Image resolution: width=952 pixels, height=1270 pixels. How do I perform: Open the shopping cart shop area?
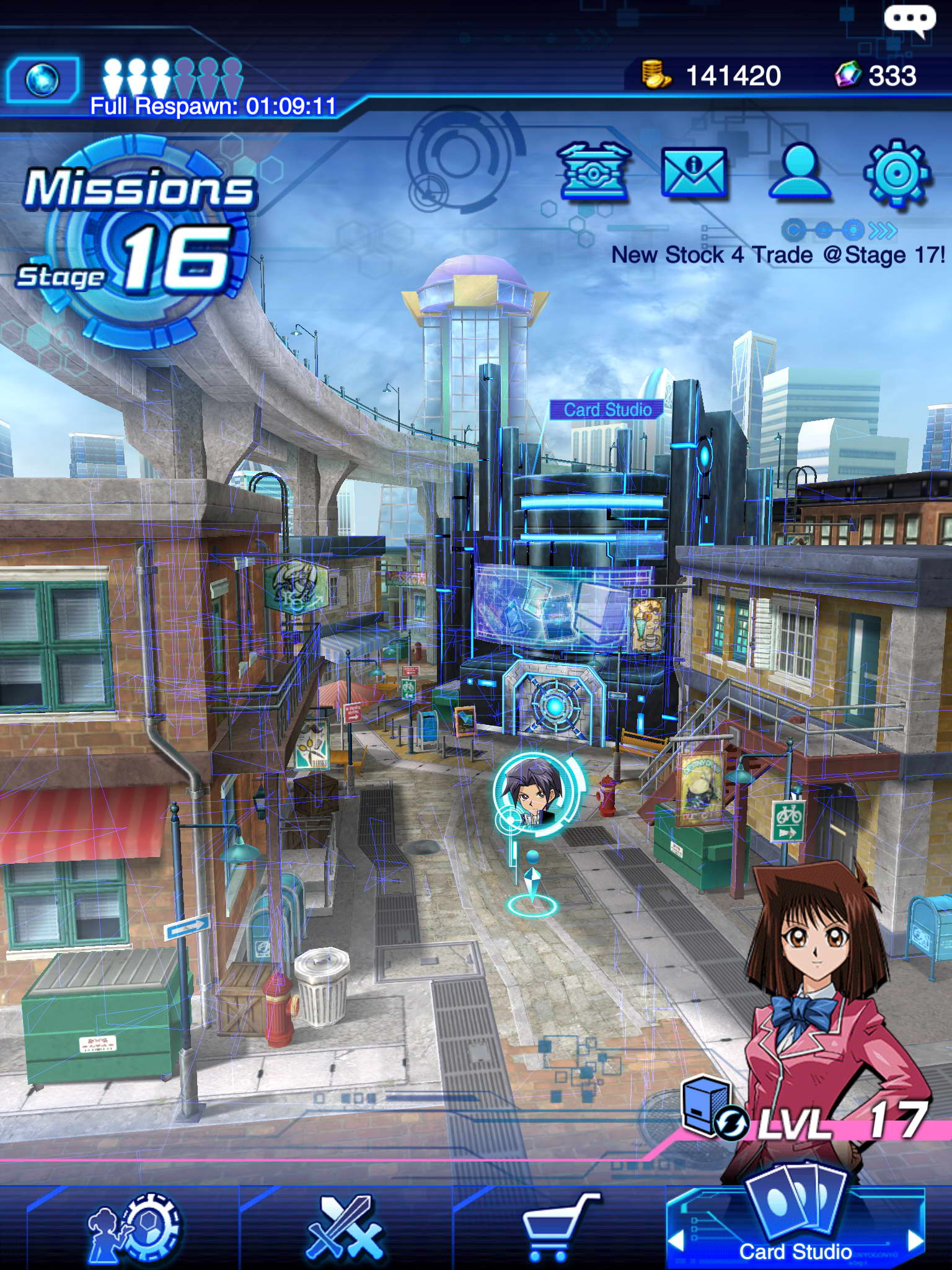tap(557, 1228)
